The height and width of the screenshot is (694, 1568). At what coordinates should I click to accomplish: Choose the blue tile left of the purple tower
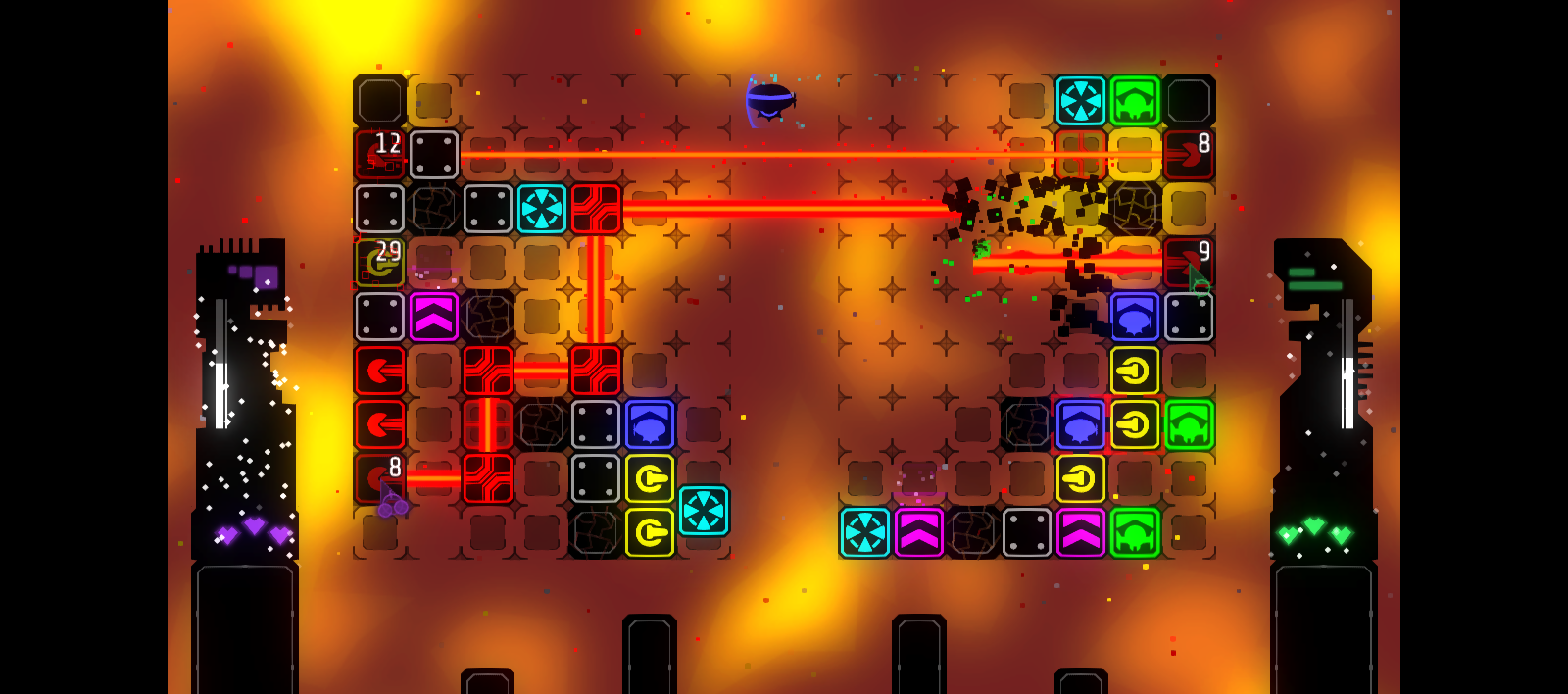tap(649, 424)
